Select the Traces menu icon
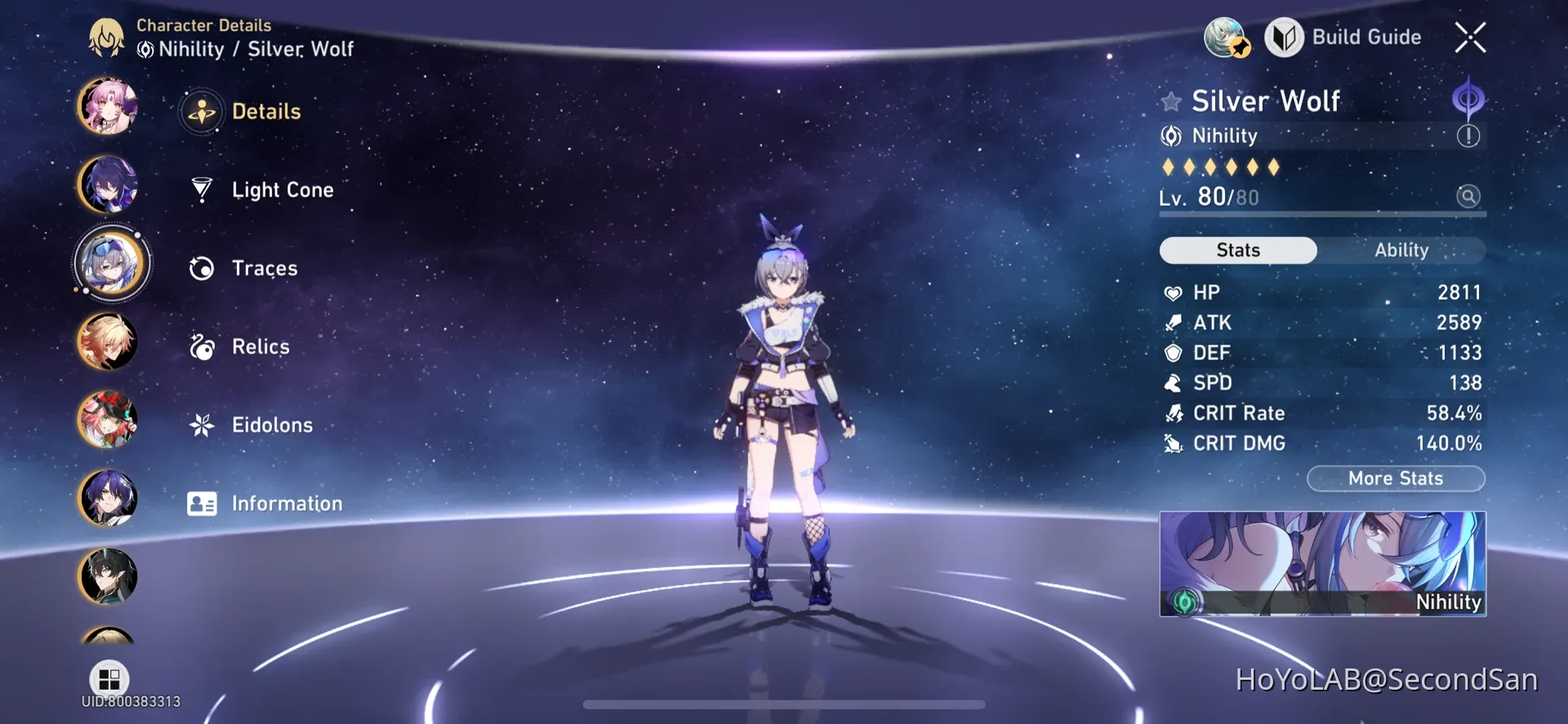 (x=202, y=268)
